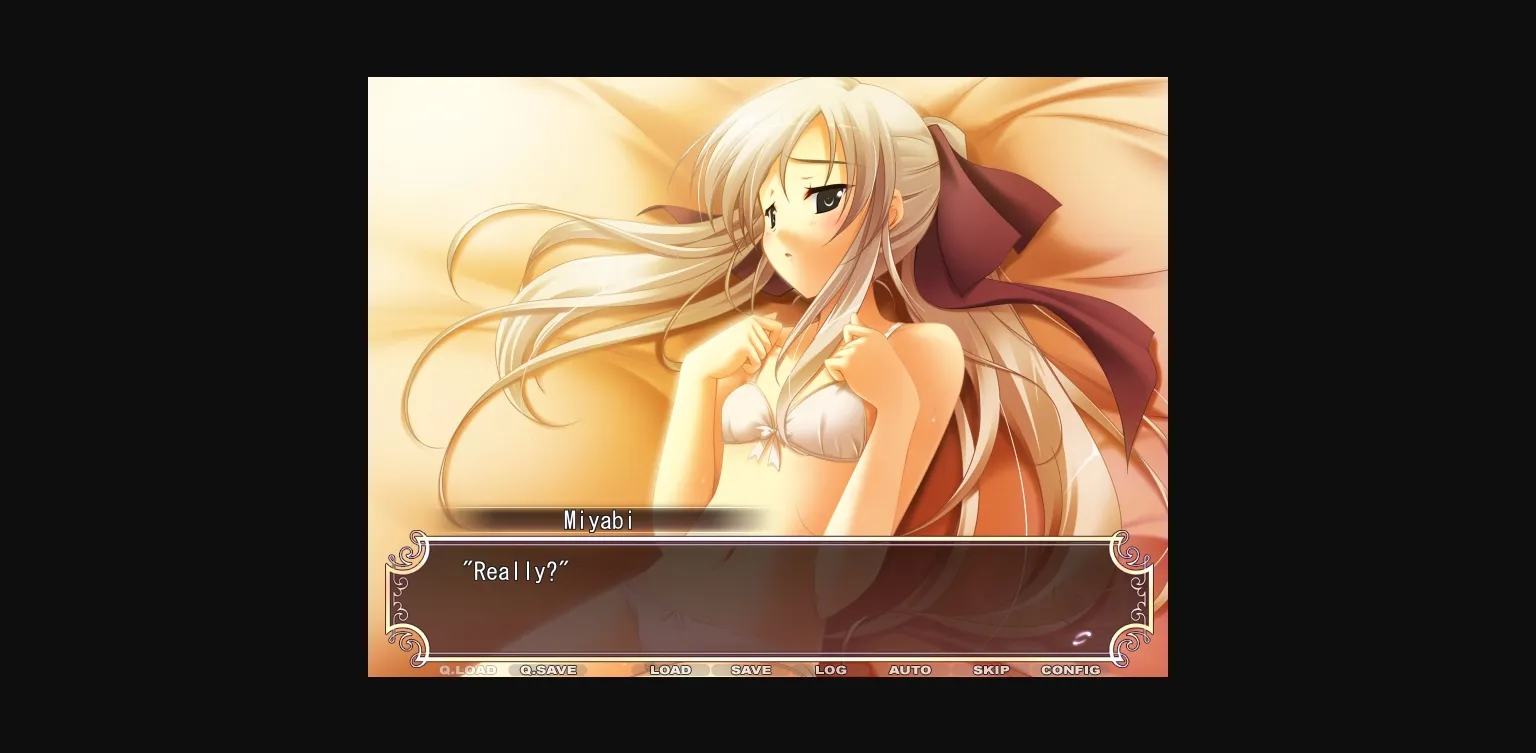
Task: View the message backlog with LOG
Action: 830,670
